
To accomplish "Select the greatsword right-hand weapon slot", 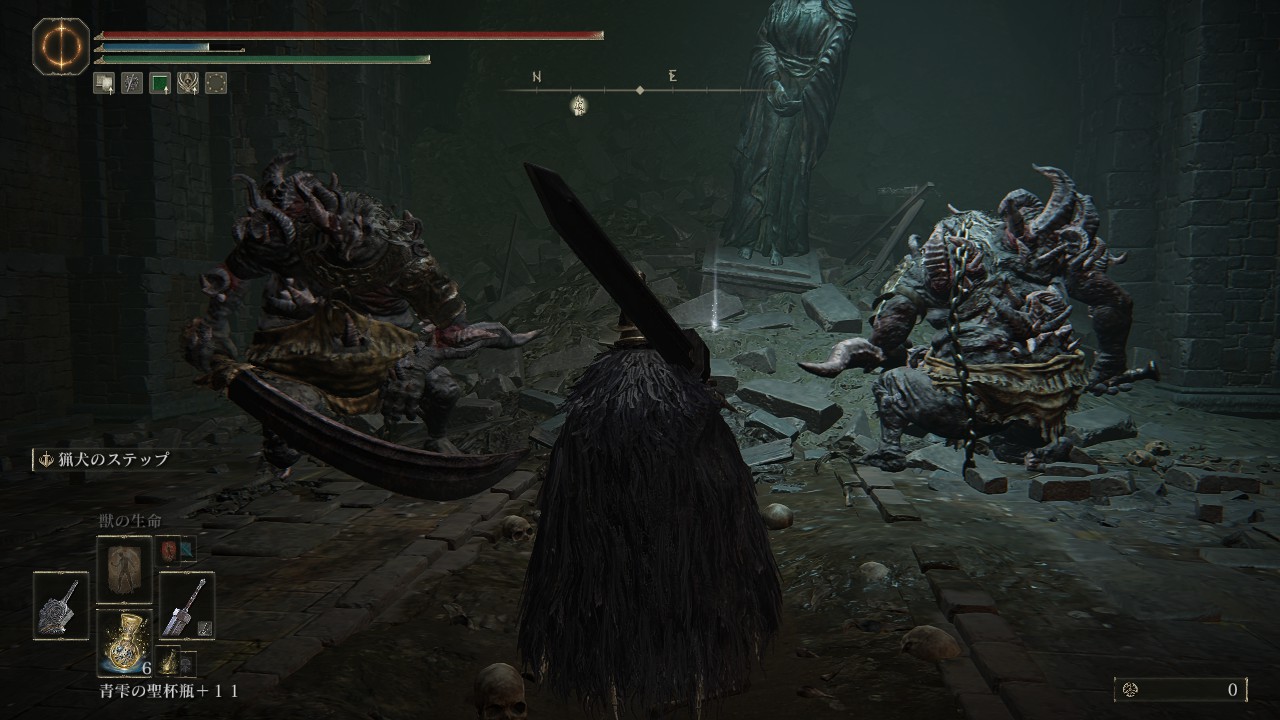I will click(187, 605).
